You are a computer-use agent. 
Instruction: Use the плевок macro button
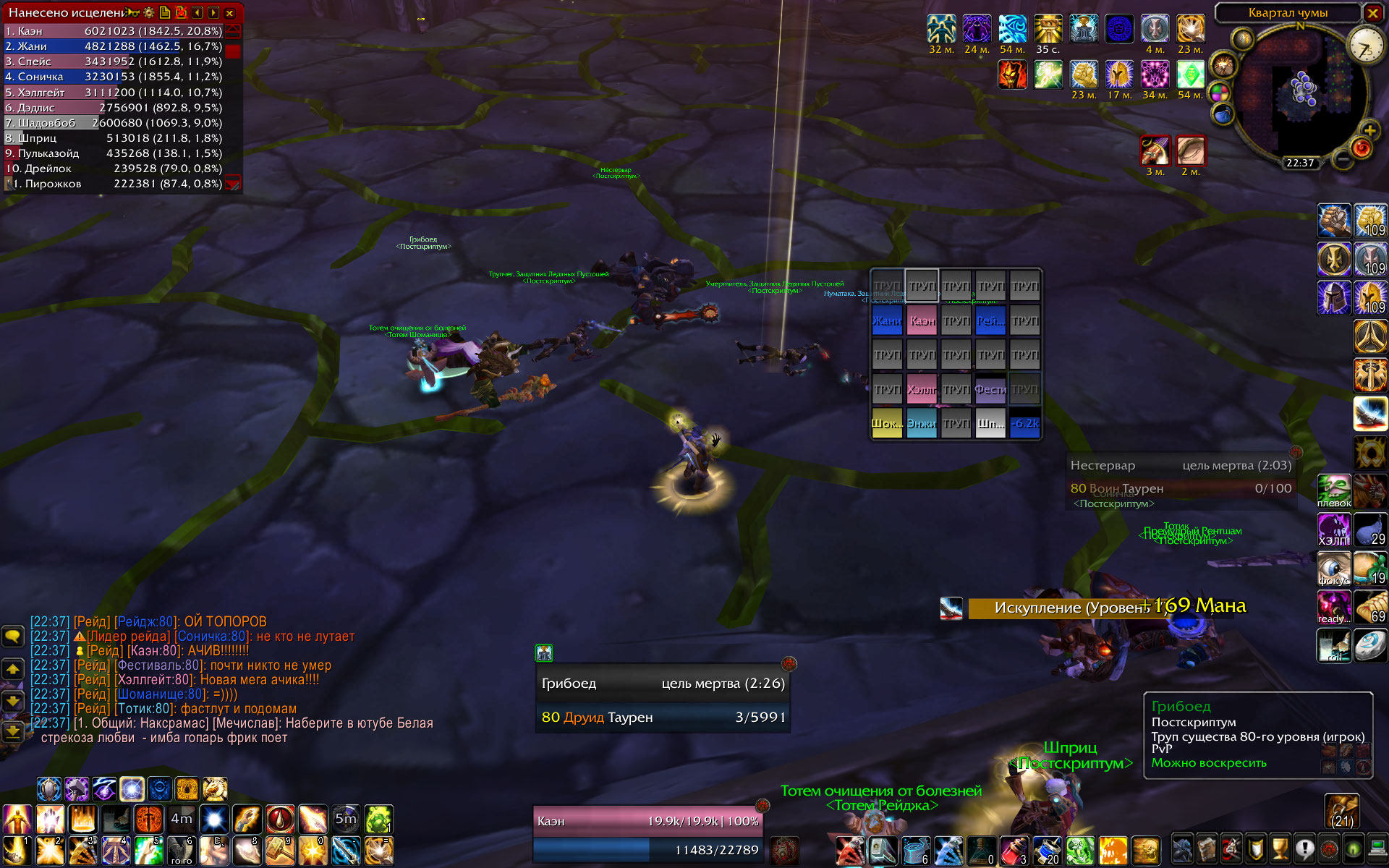1334,492
